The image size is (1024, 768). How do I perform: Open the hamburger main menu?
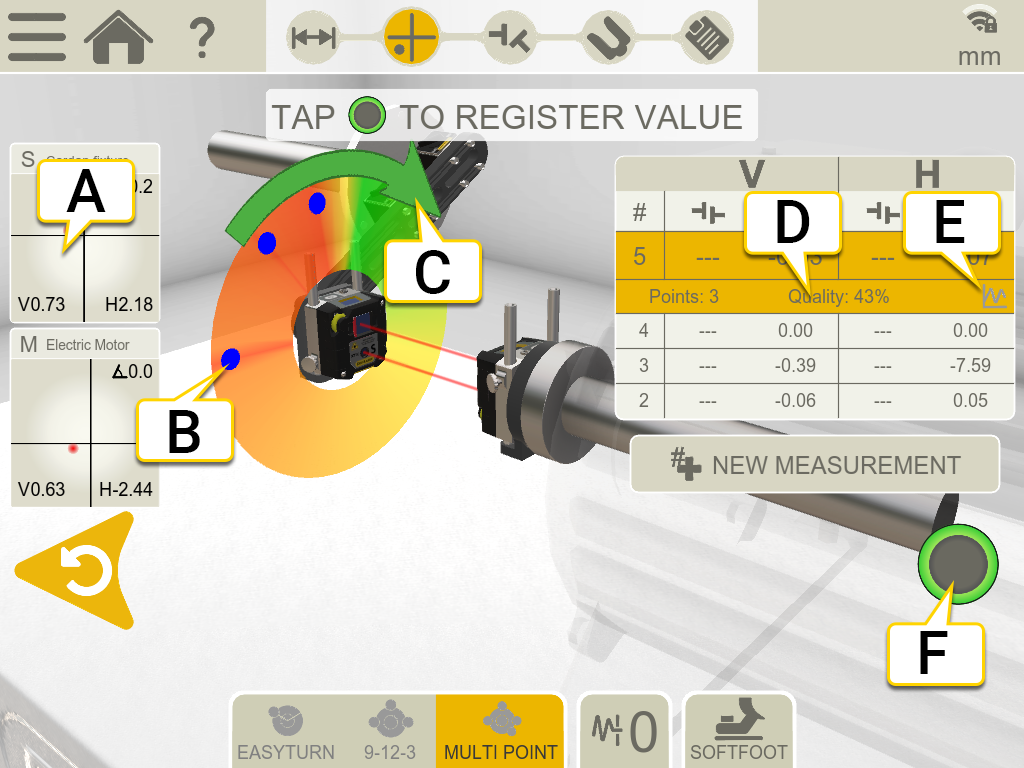(37, 37)
